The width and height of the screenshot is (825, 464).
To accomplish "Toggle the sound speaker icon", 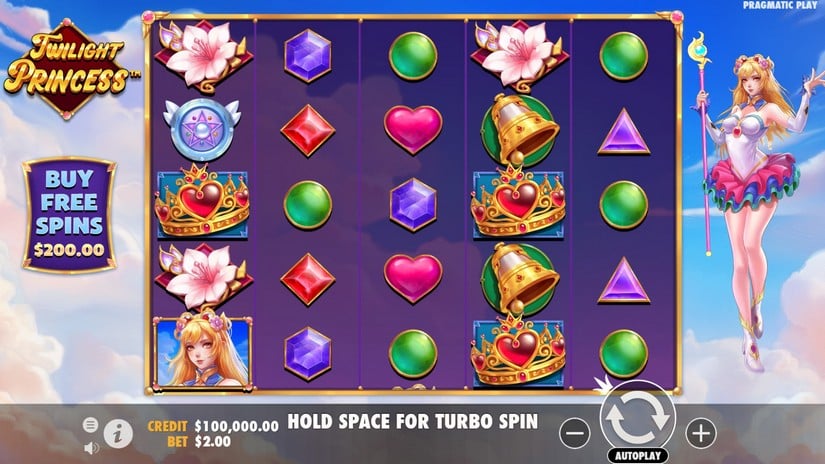I will 92,446.
